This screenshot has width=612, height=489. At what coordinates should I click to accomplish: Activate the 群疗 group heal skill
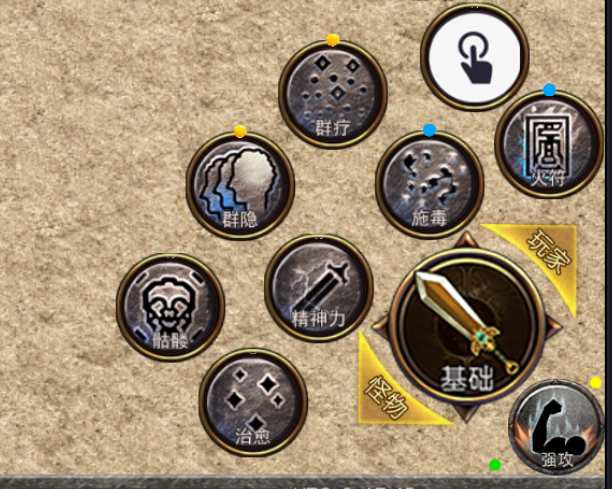pos(332,95)
